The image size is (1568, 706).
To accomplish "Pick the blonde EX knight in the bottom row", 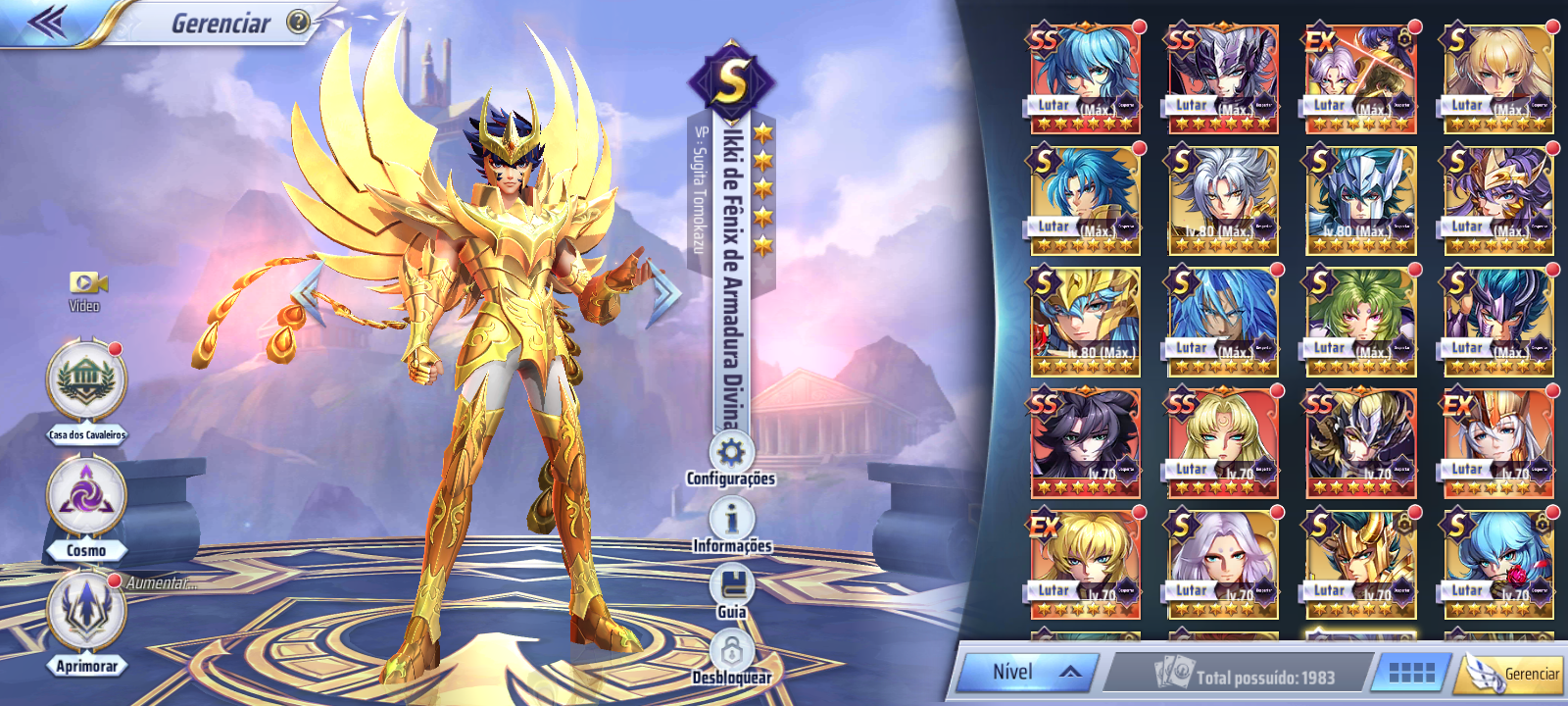I will (x=1085, y=563).
